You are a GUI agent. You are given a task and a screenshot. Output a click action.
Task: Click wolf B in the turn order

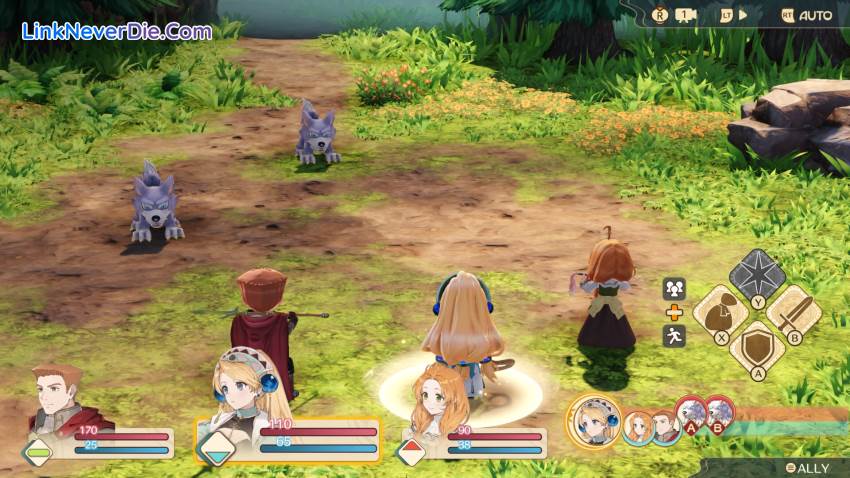click(718, 414)
